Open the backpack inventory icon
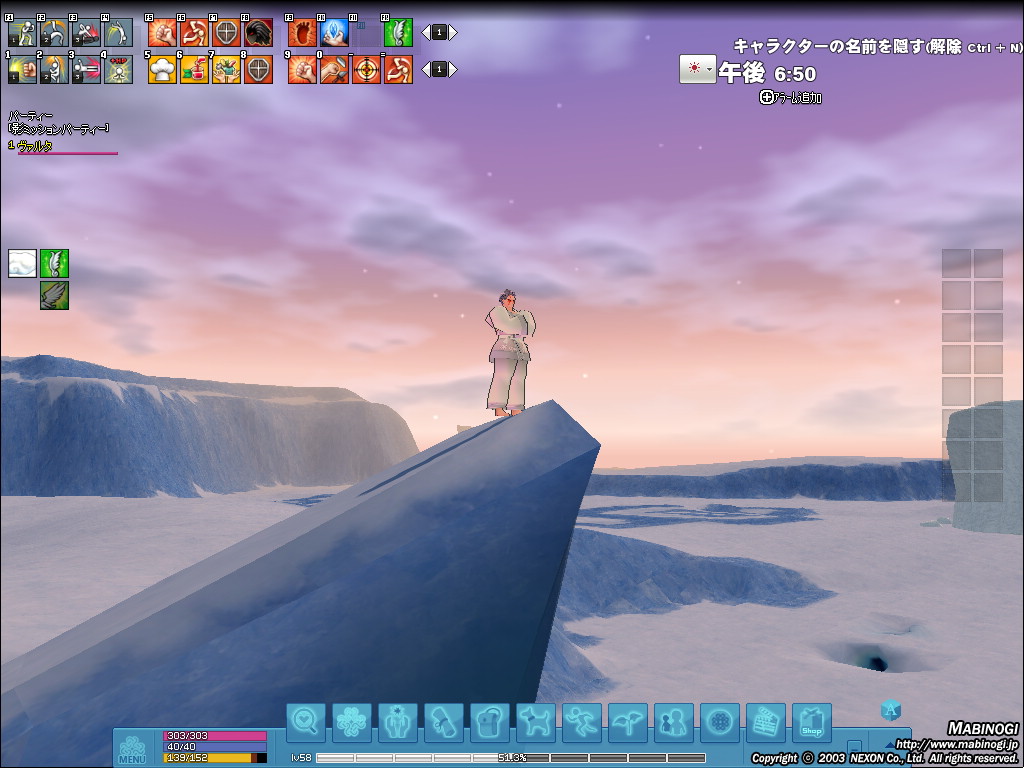The width and height of the screenshot is (1024, 768). [490, 722]
